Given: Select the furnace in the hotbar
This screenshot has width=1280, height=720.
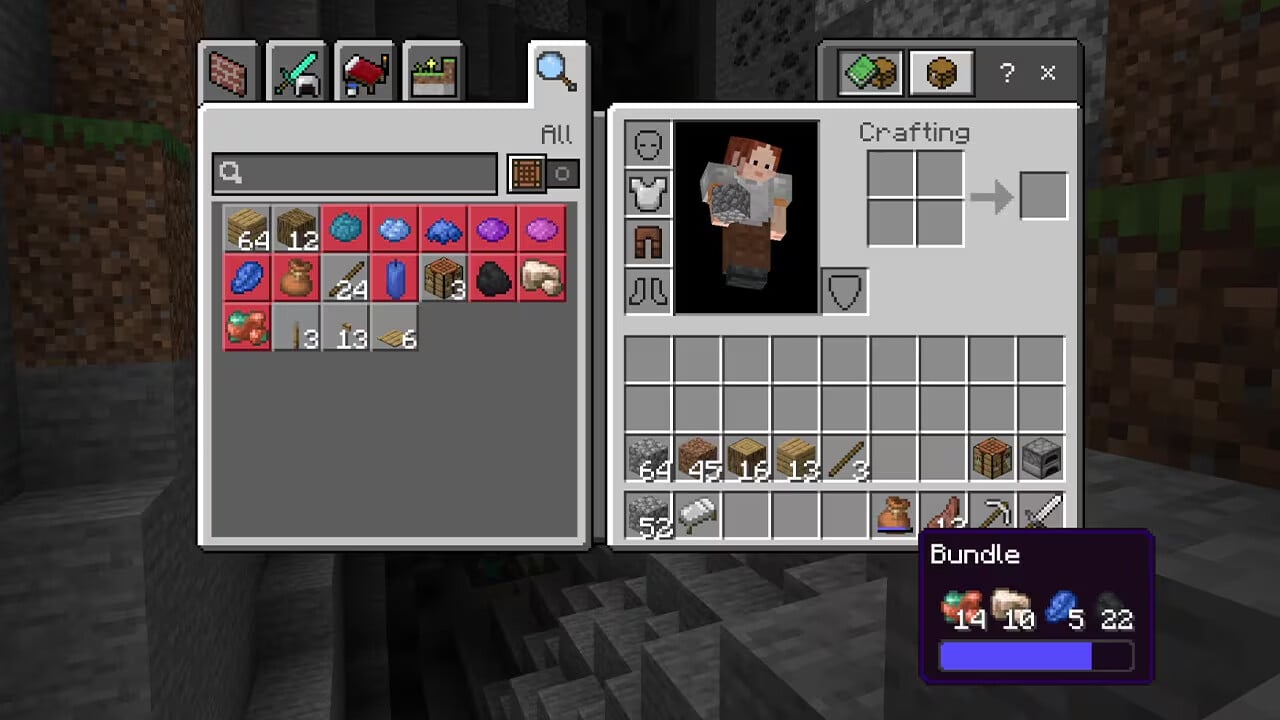Looking at the screenshot, I should click(x=1041, y=459).
